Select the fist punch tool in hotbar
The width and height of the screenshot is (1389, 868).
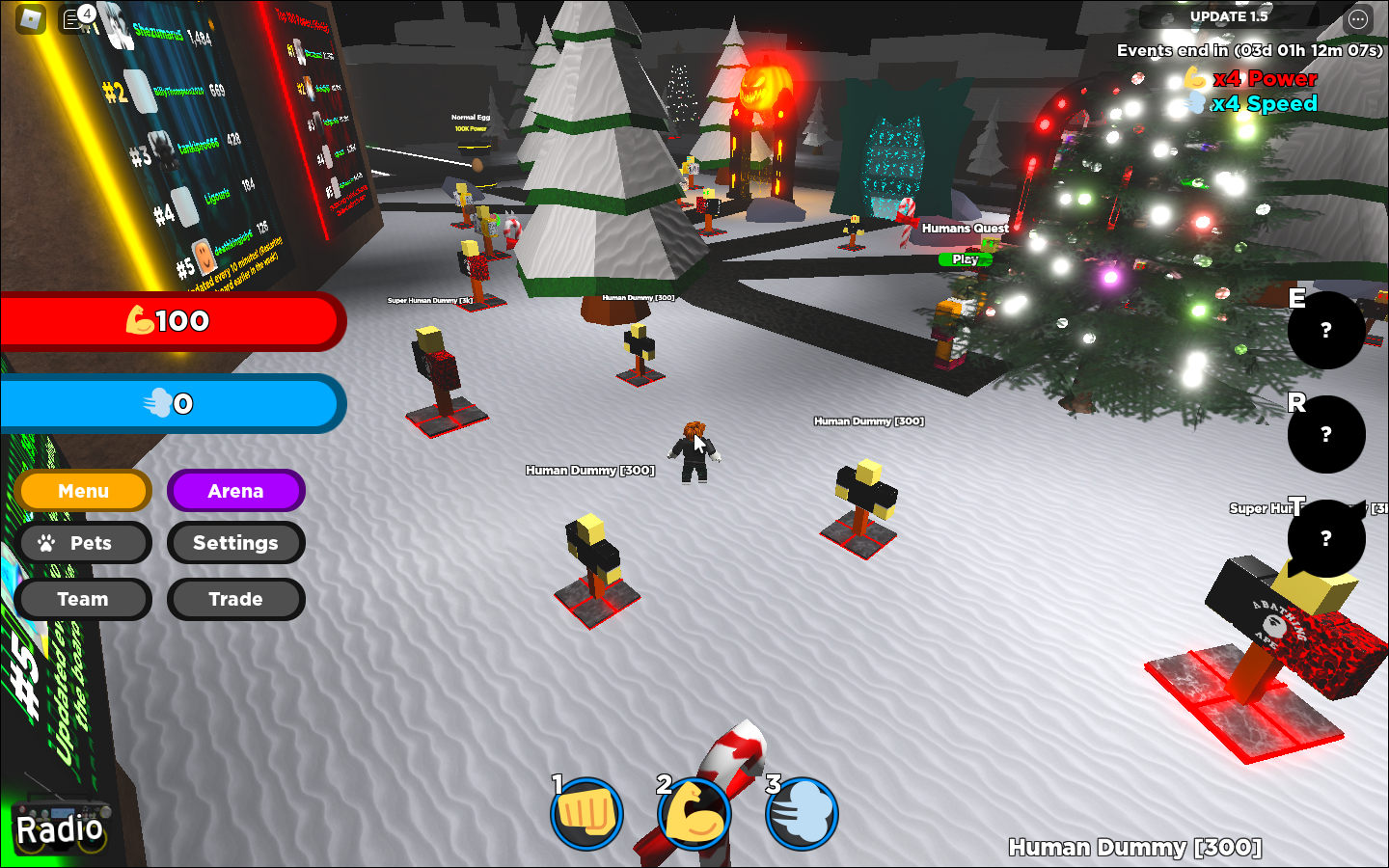click(x=586, y=814)
